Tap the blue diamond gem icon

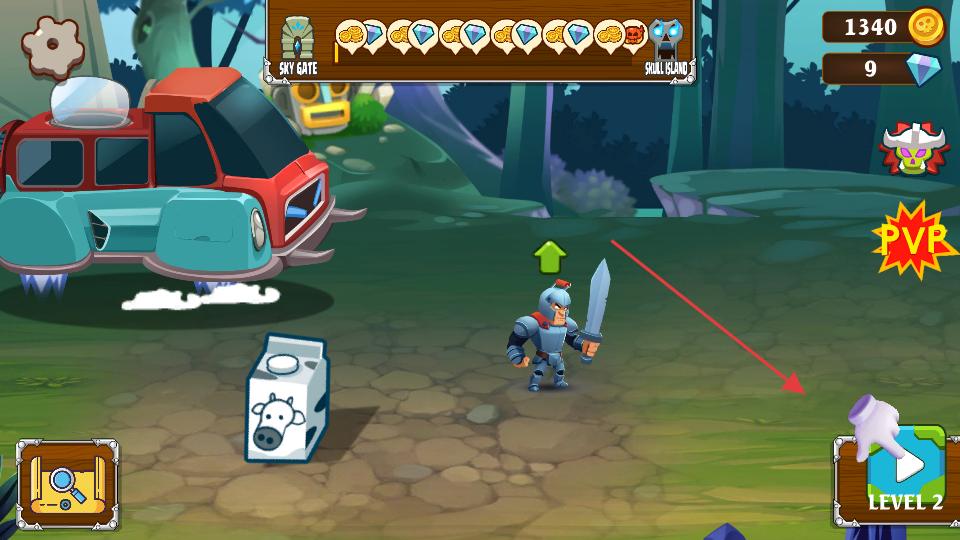(923, 69)
